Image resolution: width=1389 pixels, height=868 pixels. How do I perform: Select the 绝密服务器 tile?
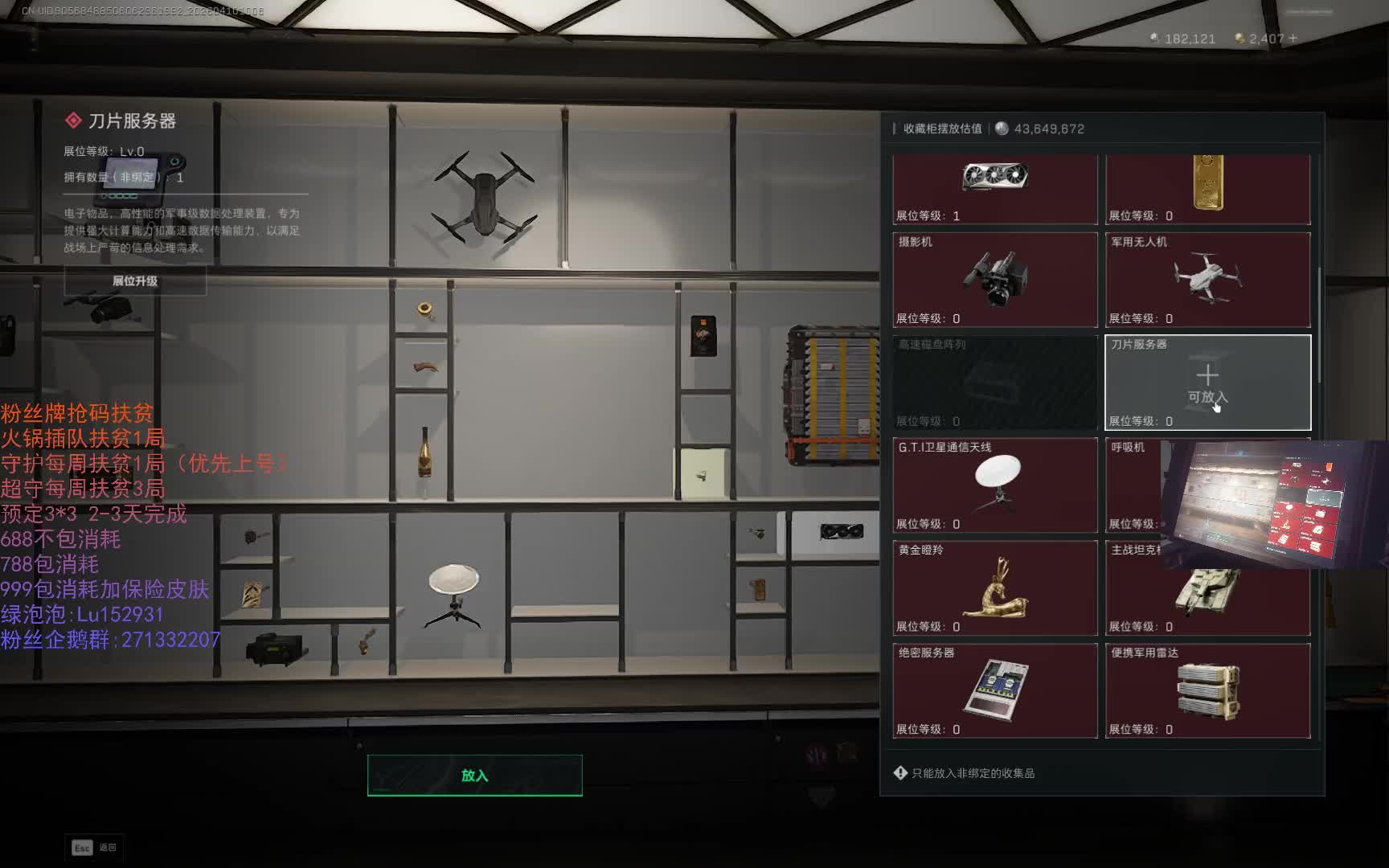tap(995, 690)
